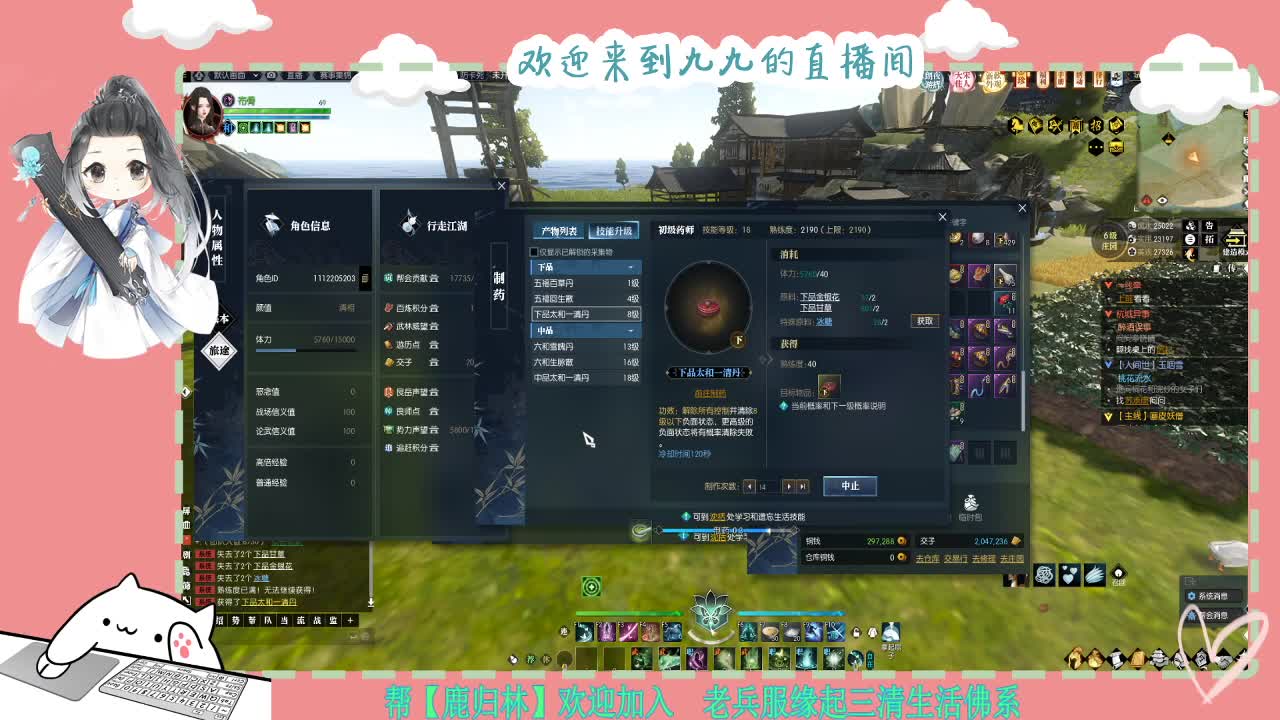Click the 去仓库 link
Screen dimensions: 1280x720
pyautogui.click(x=927, y=558)
